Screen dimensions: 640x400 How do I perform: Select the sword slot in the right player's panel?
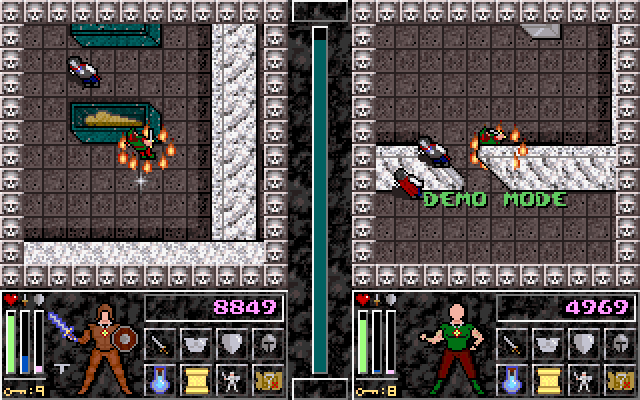(511, 345)
